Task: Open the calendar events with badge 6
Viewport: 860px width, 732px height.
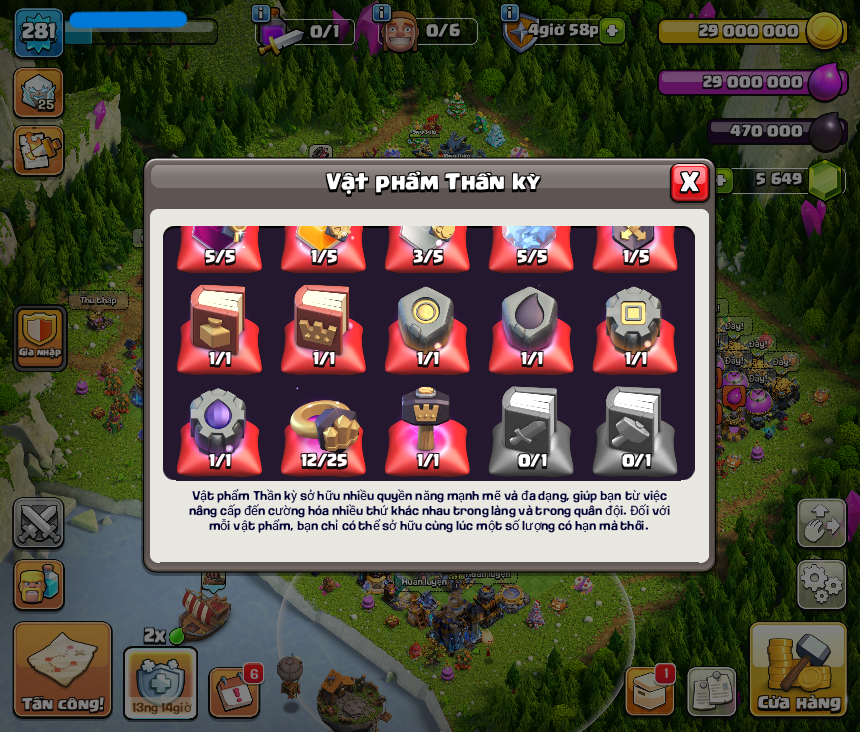Action: [x=234, y=692]
